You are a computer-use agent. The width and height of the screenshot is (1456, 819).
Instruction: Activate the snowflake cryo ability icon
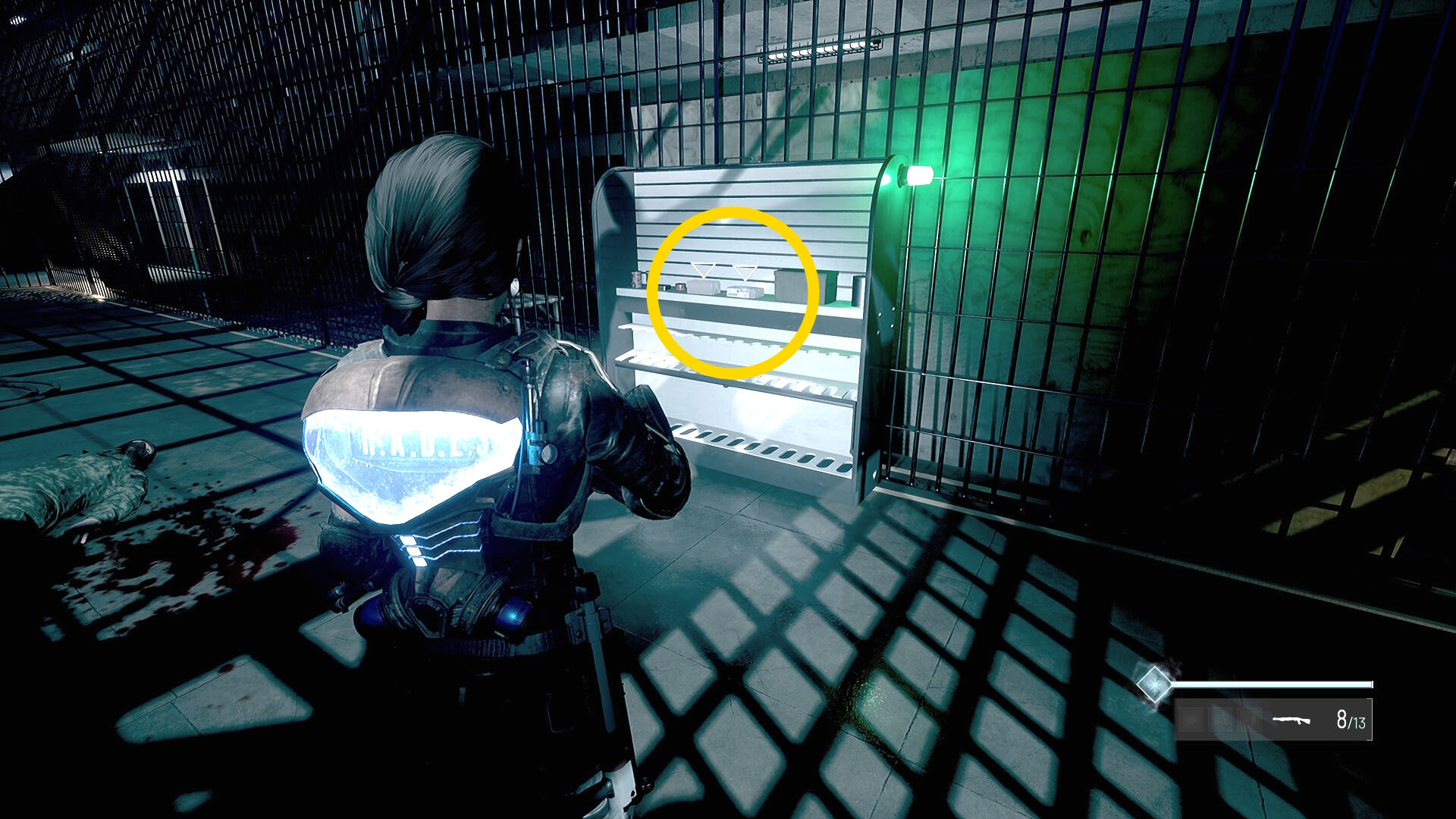pyautogui.click(x=1153, y=684)
